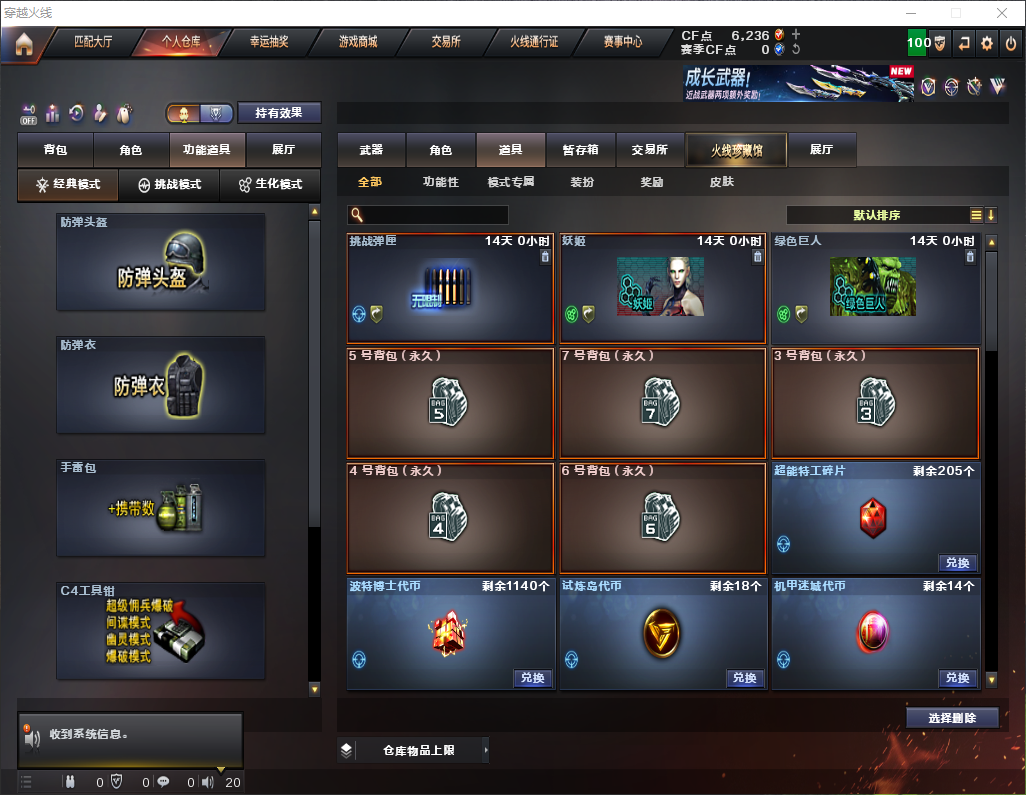Go to the 游戏商城 game shop
1026x795 pixels.
point(358,43)
